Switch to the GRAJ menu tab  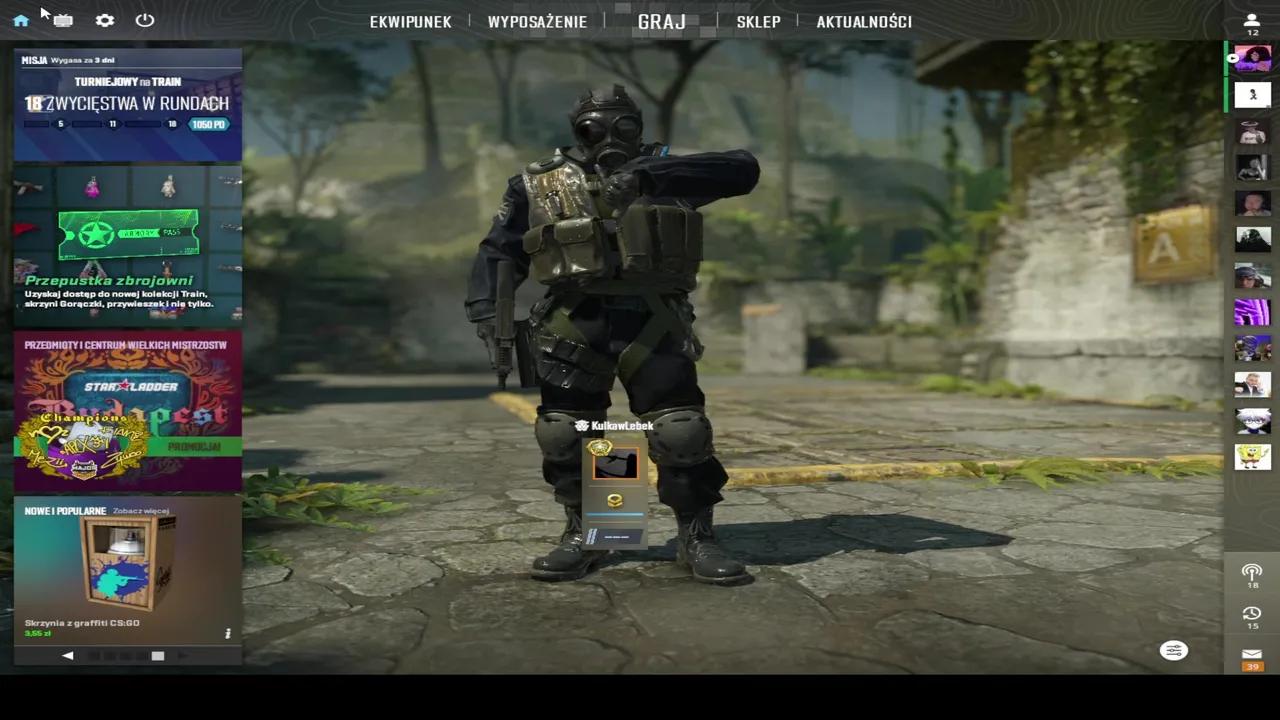(661, 21)
